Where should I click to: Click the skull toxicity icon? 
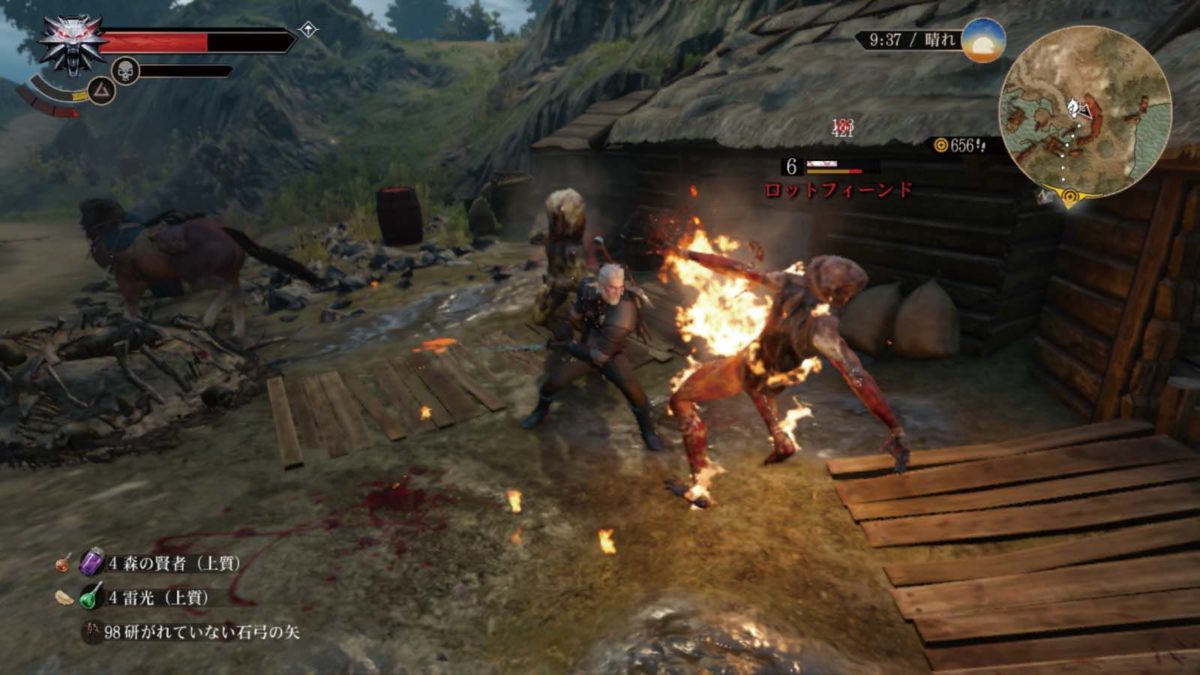coord(125,70)
